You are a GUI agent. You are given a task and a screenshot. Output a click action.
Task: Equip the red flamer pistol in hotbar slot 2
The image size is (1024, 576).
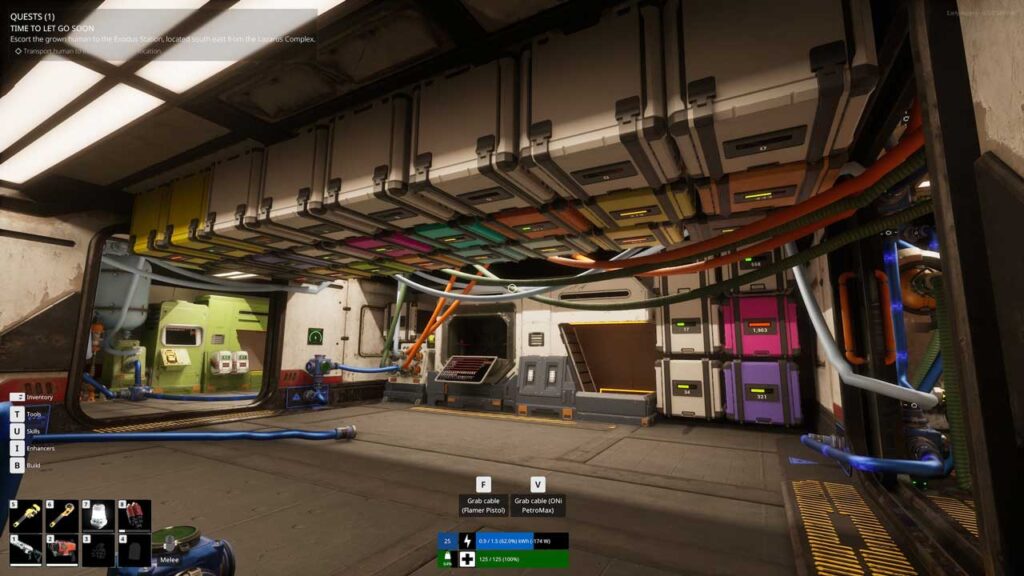pos(63,550)
